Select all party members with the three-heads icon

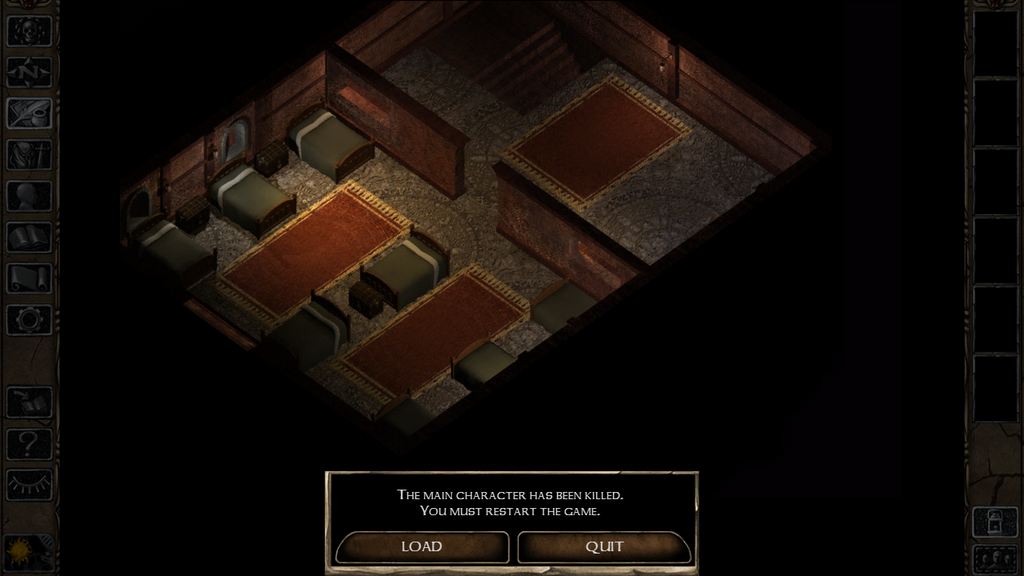coord(994,556)
